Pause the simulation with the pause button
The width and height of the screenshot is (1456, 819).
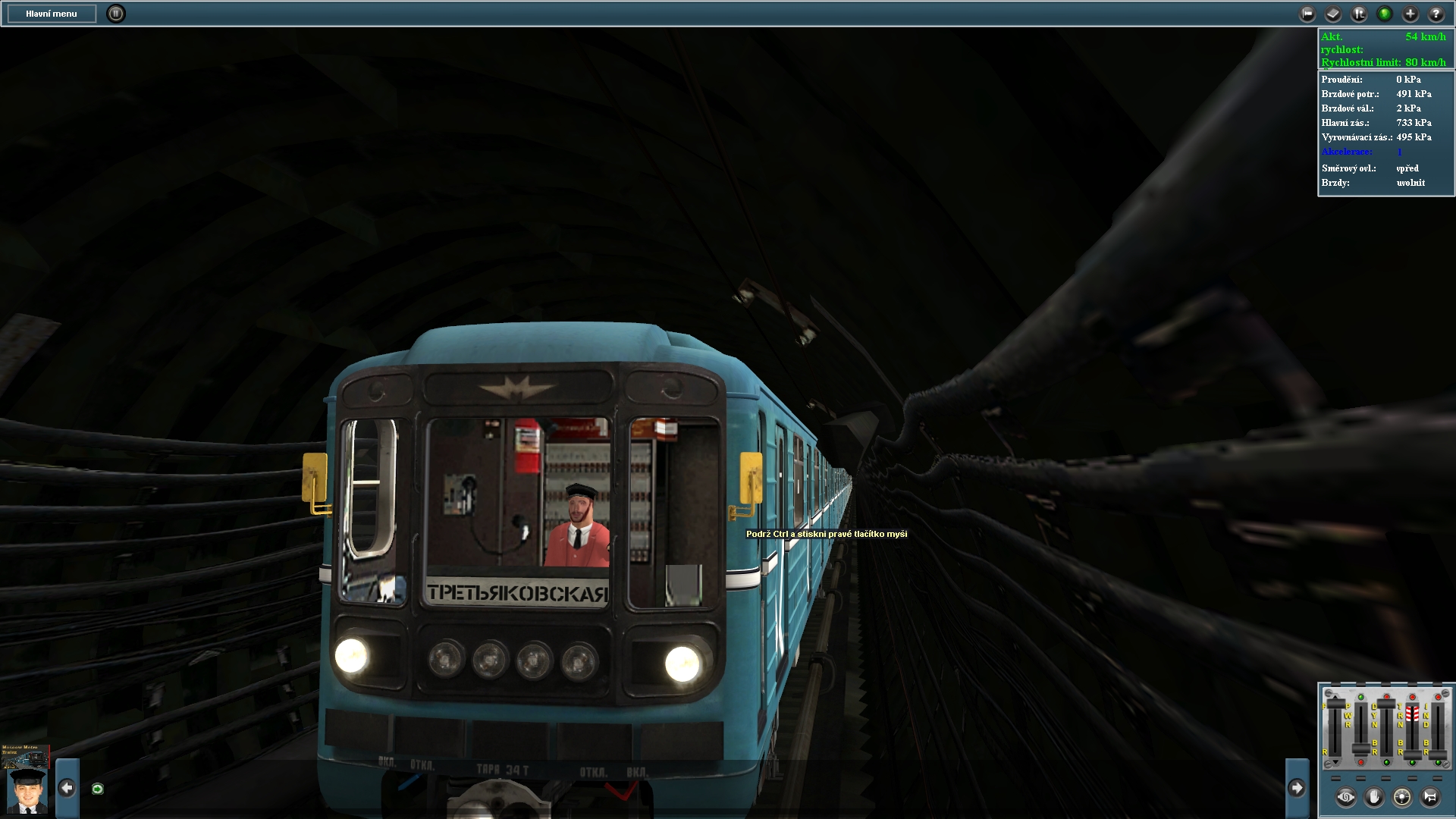coord(115,14)
